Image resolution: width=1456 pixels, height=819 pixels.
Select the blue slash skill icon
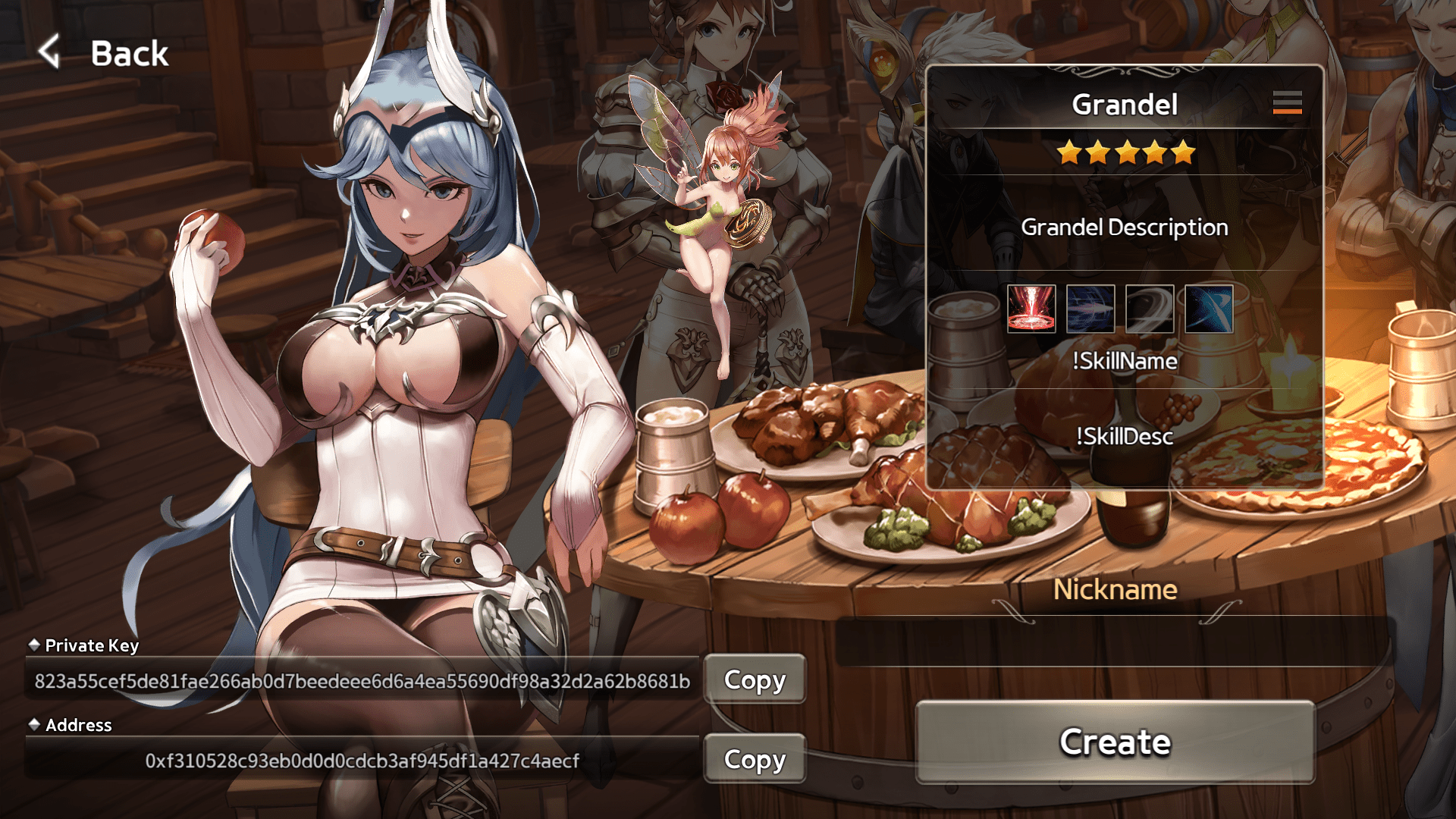point(1090,309)
